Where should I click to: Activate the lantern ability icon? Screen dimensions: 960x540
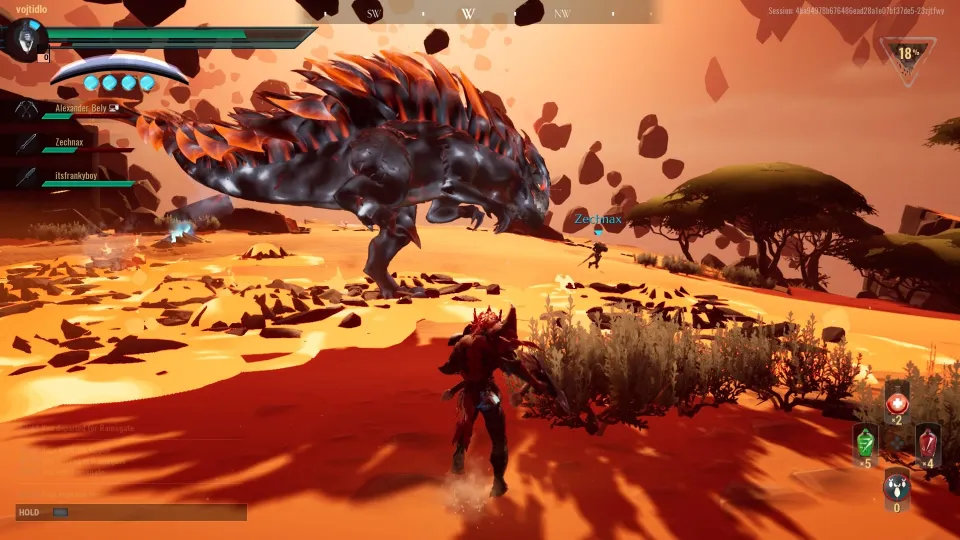click(897, 487)
